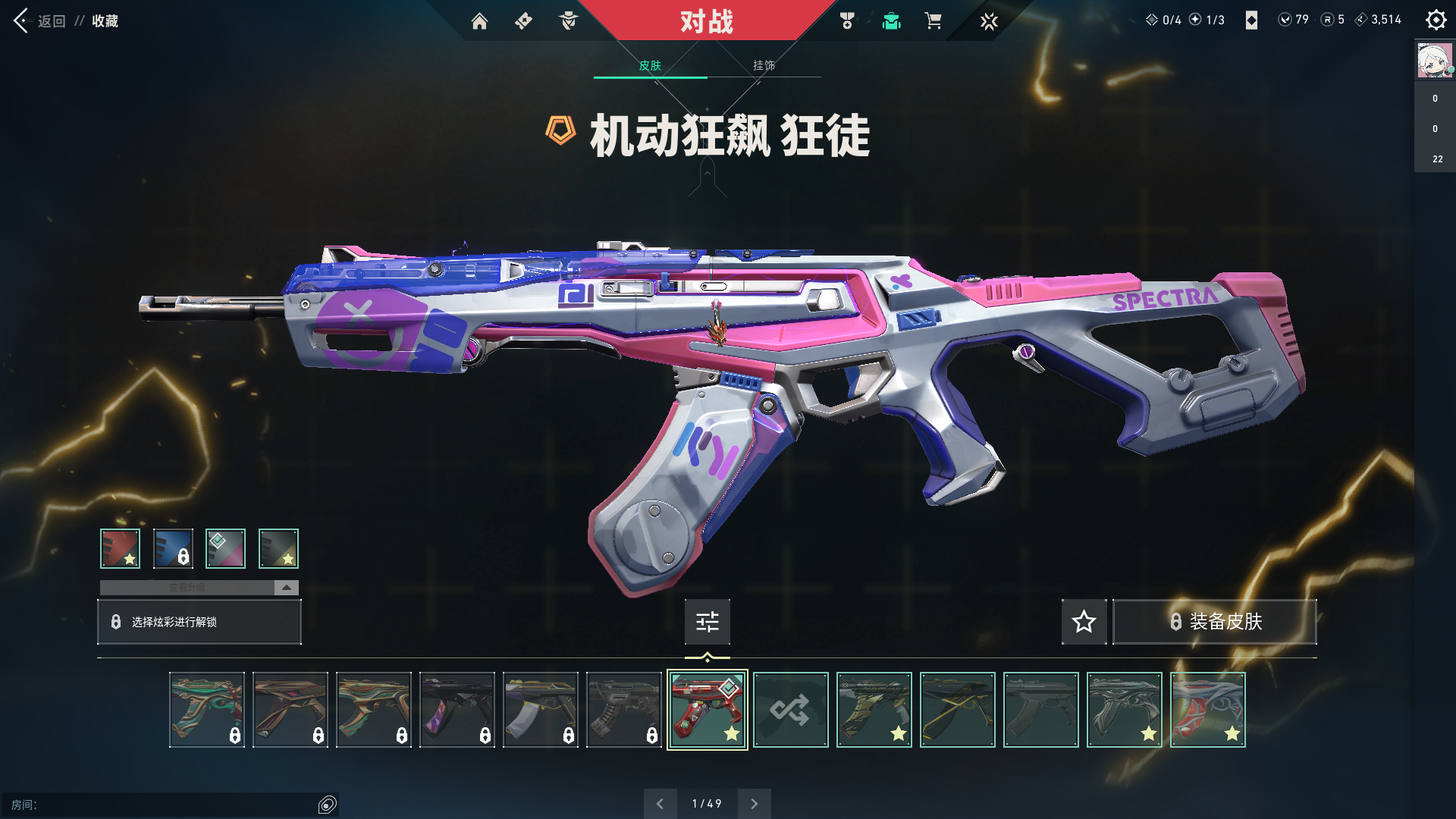This screenshot has height=819, width=1456.
Task: Open the settings gear
Action: 1436,20
